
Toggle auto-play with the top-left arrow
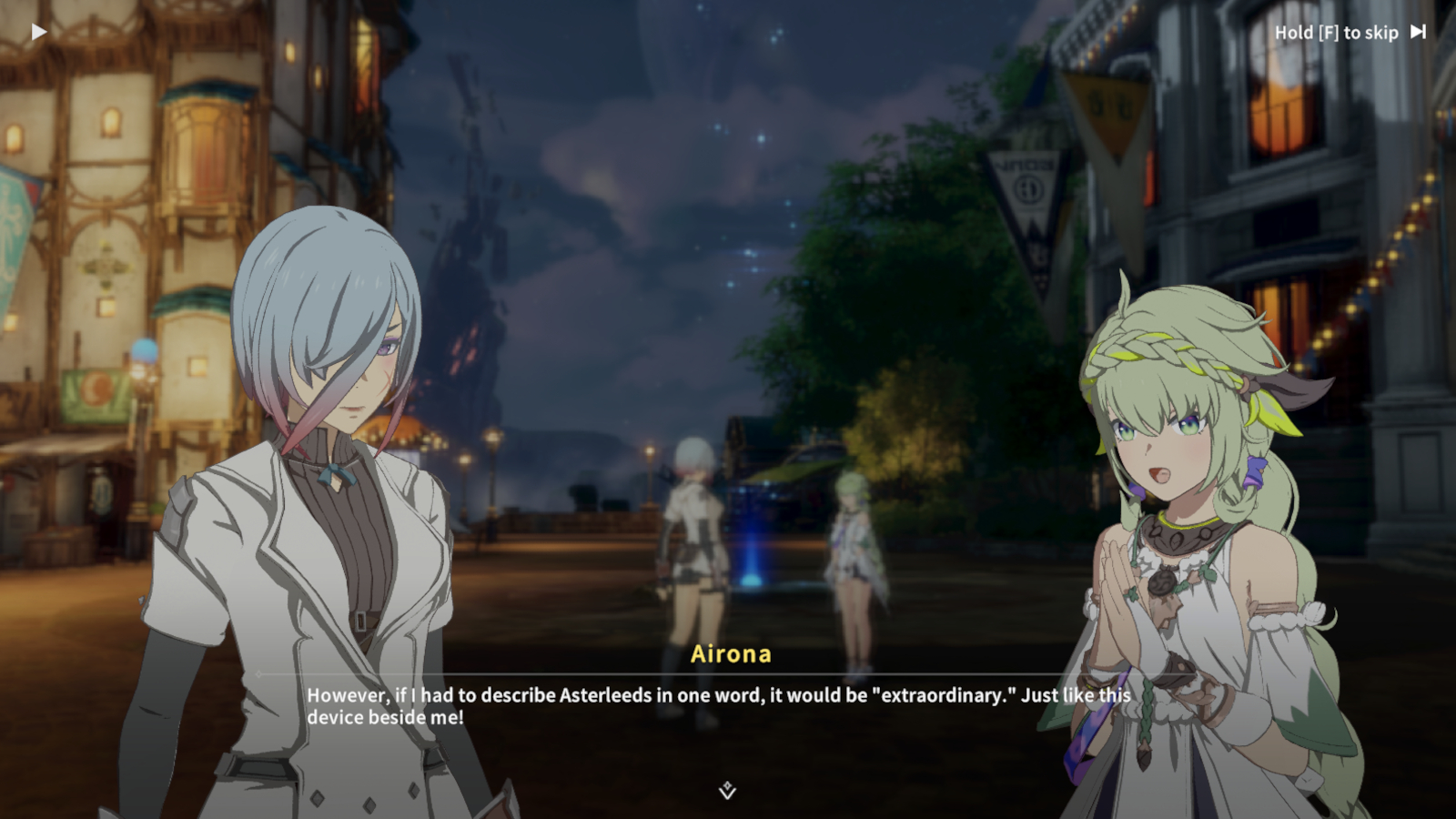click(39, 33)
